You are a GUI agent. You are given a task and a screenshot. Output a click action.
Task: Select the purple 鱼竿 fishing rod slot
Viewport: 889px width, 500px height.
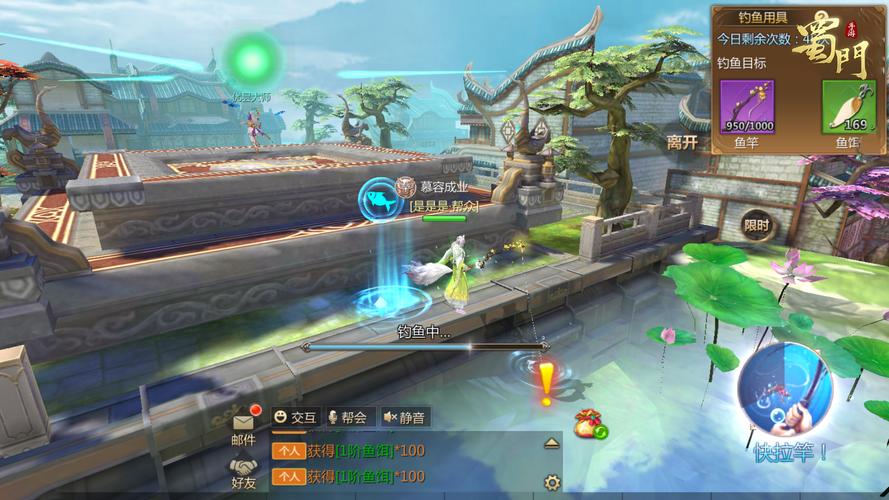tap(747, 107)
